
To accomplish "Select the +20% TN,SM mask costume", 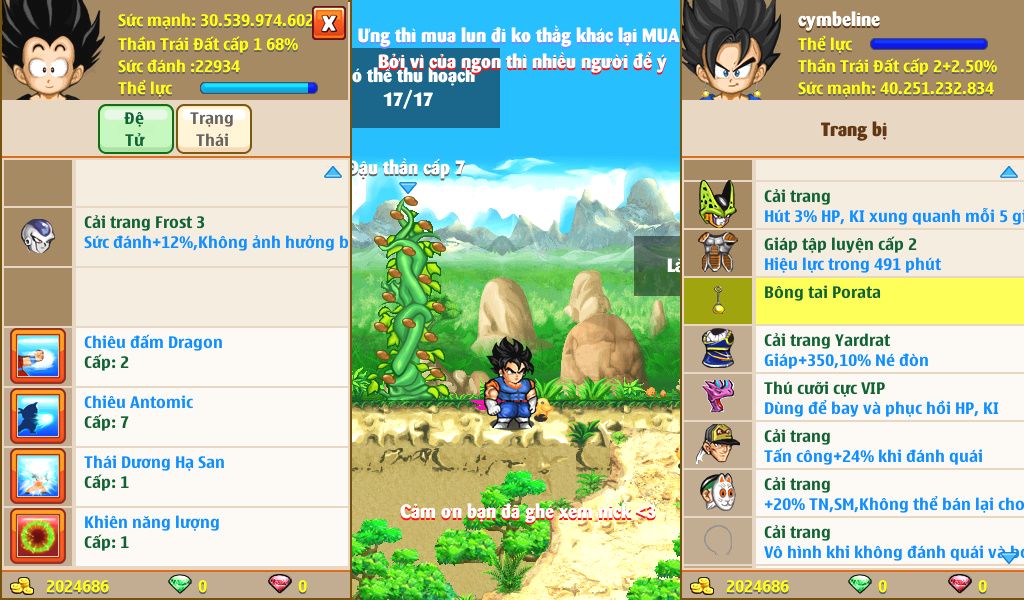I will pyautogui.click(x=888, y=494).
